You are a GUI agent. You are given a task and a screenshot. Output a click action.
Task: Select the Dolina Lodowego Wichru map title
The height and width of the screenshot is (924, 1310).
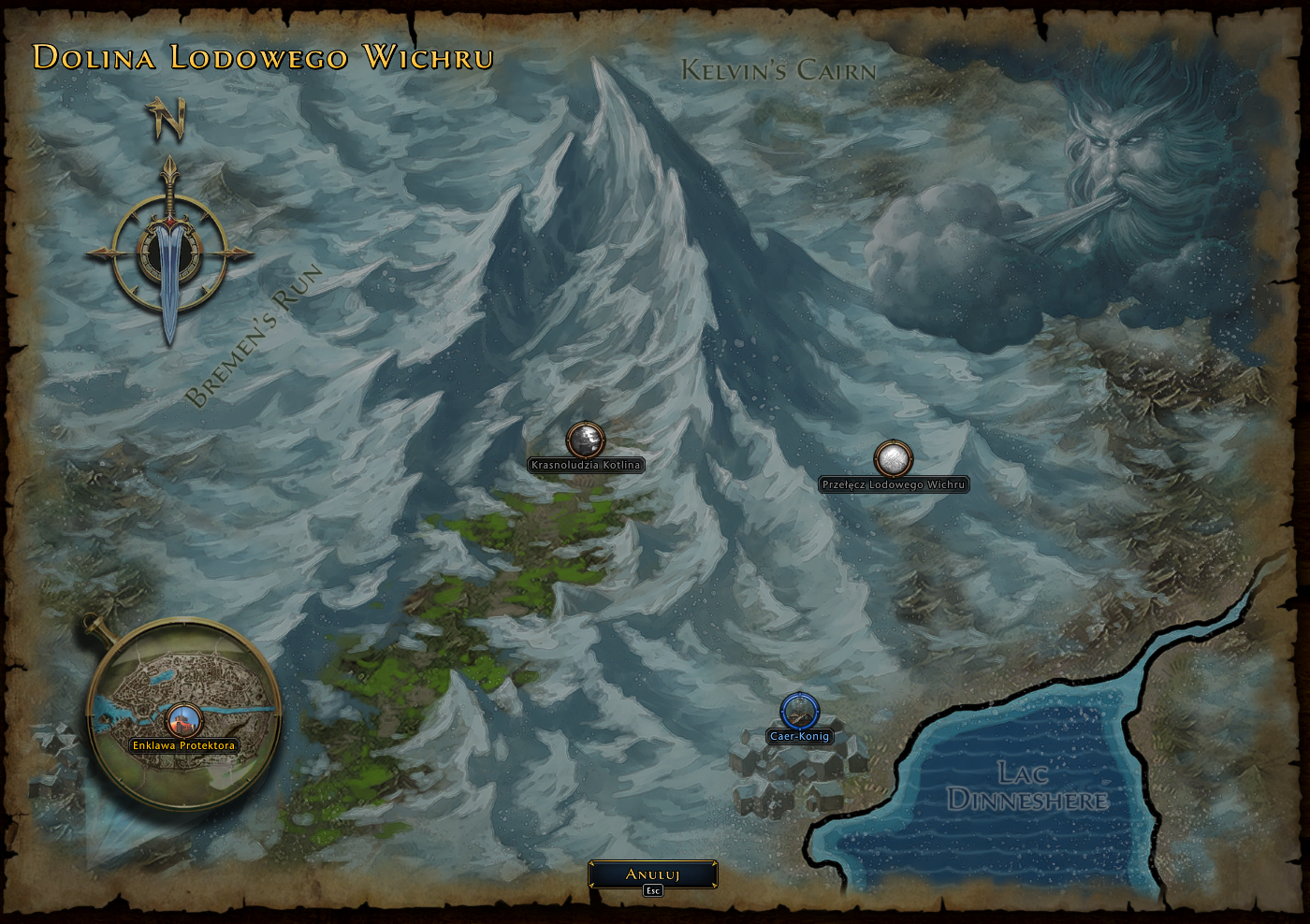click(264, 58)
